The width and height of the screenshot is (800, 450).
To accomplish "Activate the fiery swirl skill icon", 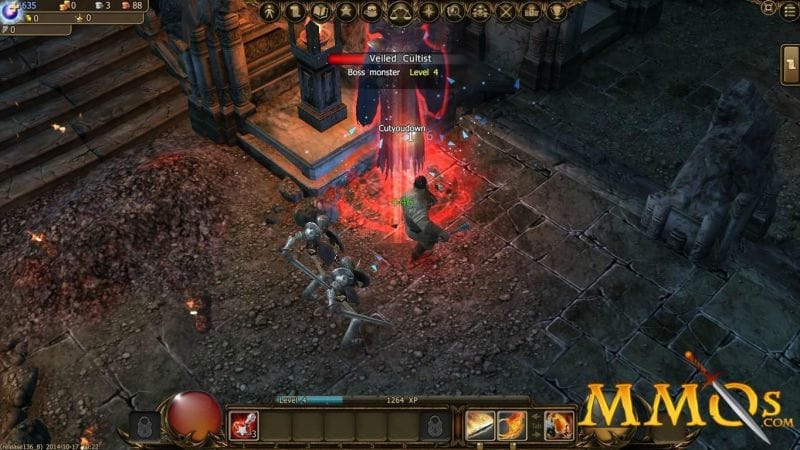I will pos(512,425).
